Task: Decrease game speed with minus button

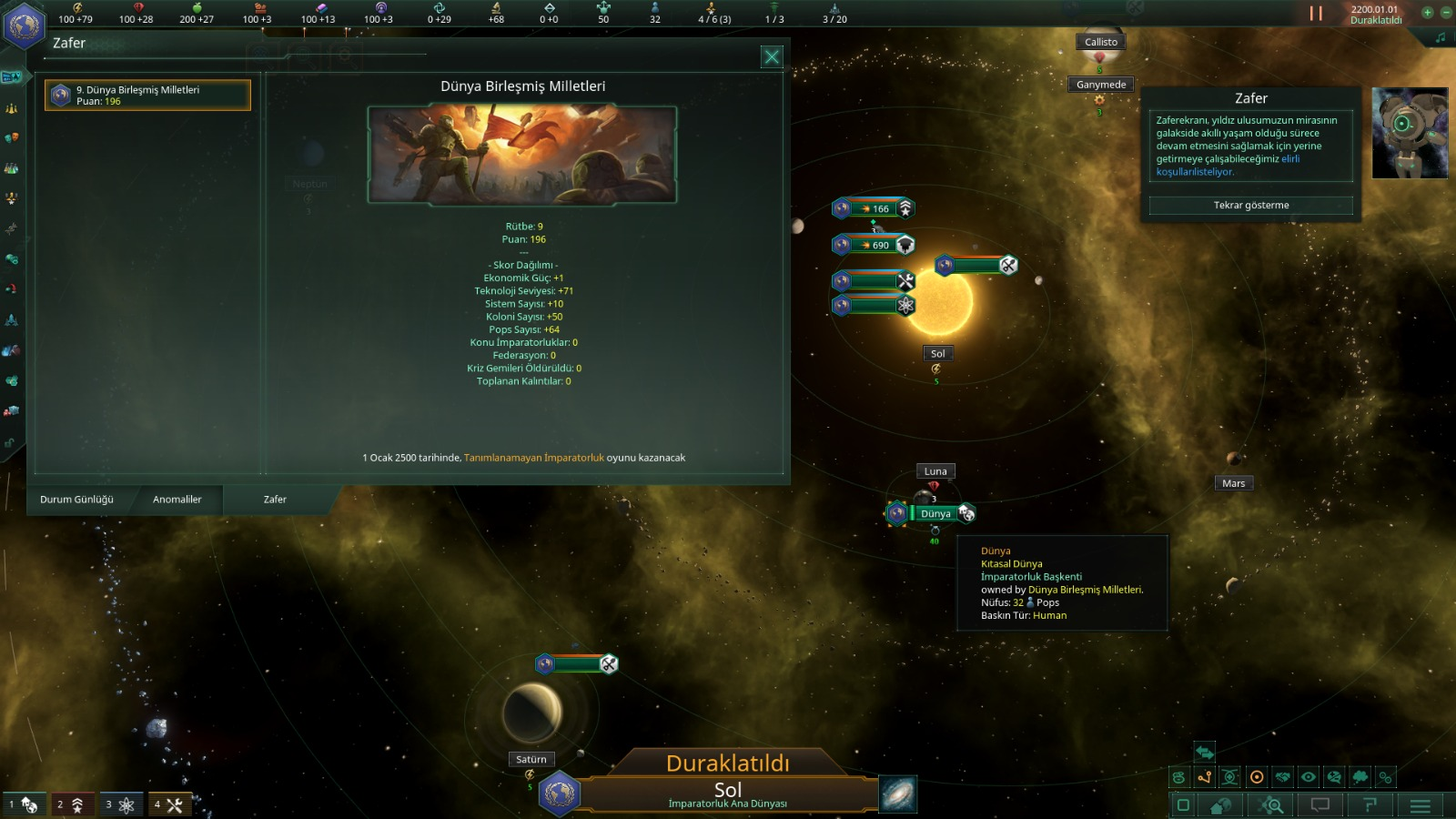Action: 1445,13
